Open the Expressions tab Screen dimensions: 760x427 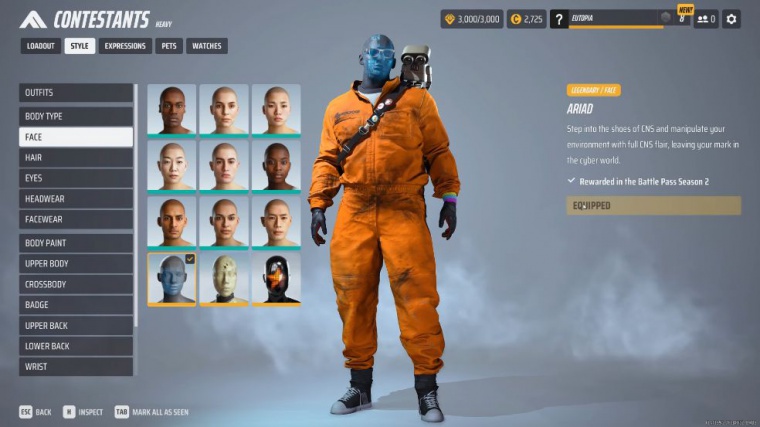point(125,46)
